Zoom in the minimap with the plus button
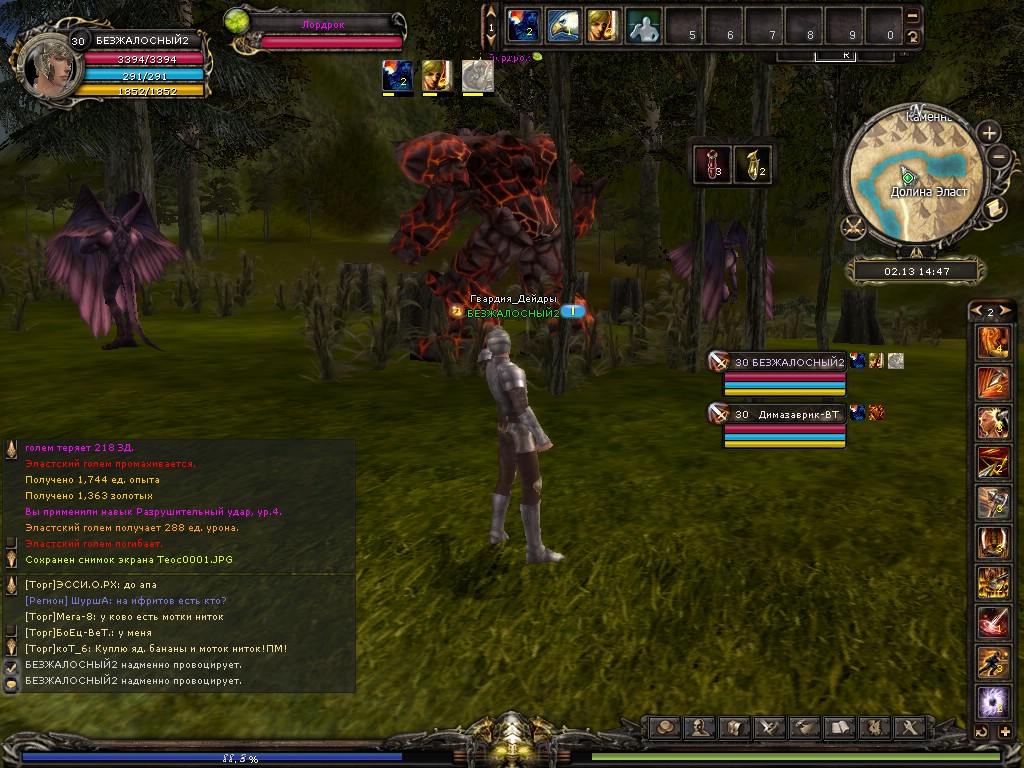This screenshot has width=1024, height=768. pyautogui.click(x=988, y=133)
